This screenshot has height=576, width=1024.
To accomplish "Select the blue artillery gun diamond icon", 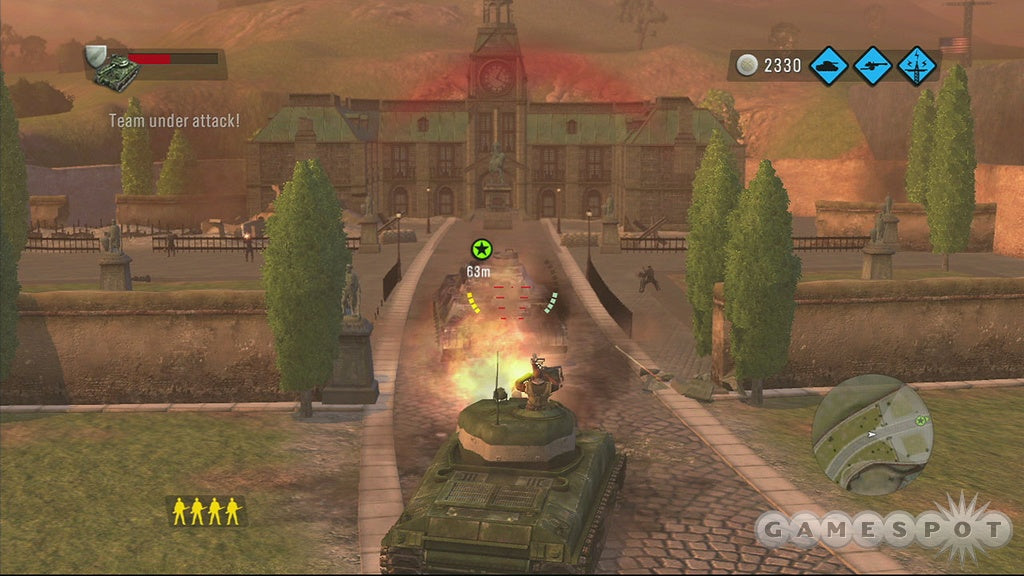I will (x=873, y=66).
